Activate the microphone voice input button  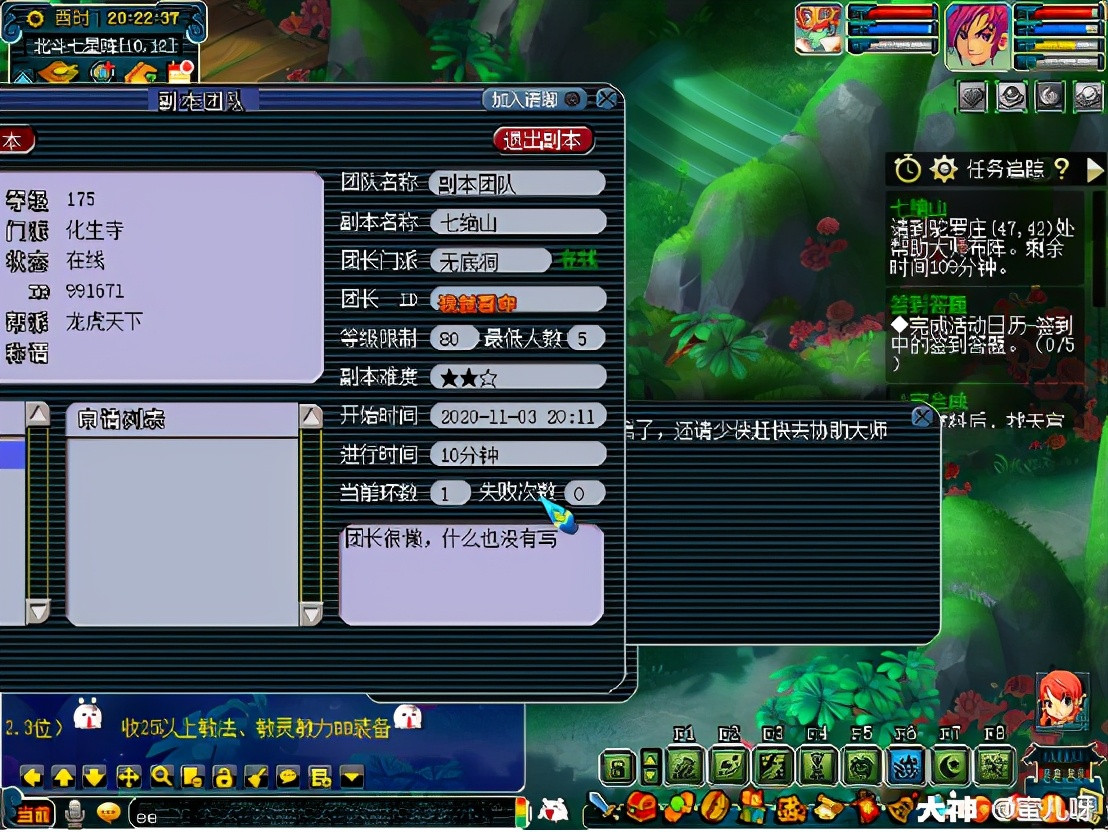(75, 812)
